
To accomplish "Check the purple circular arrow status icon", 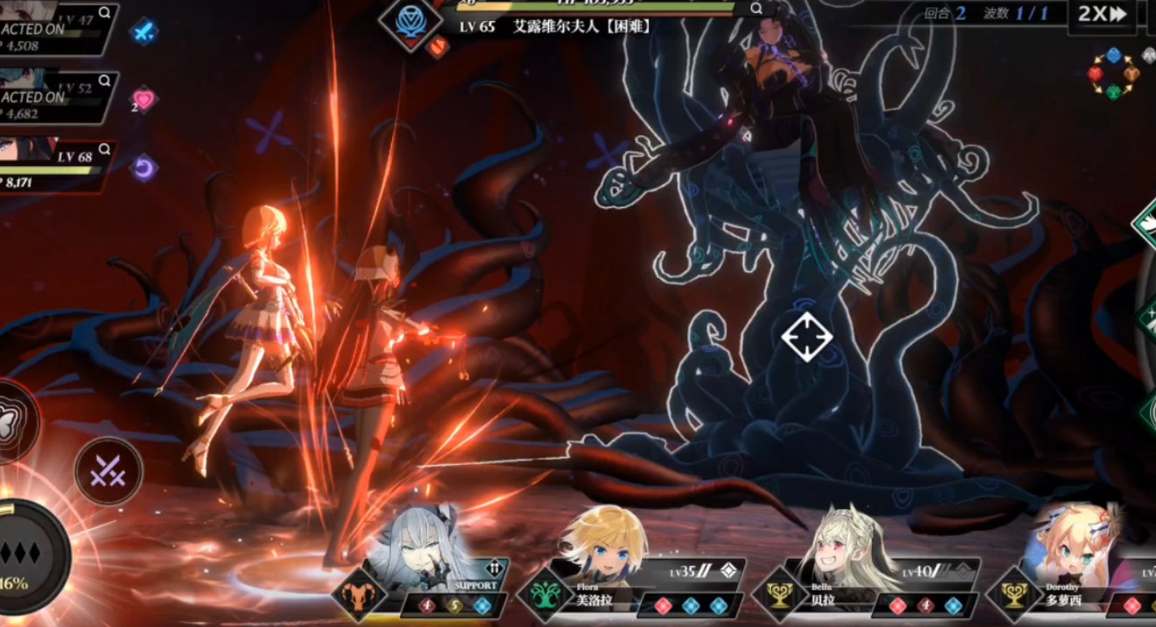I will pos(145,167).
